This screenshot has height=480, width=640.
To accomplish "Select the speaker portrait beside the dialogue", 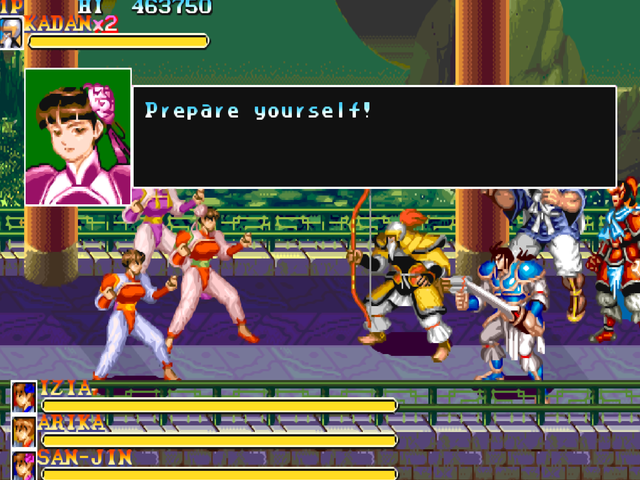I will [78, 136].
